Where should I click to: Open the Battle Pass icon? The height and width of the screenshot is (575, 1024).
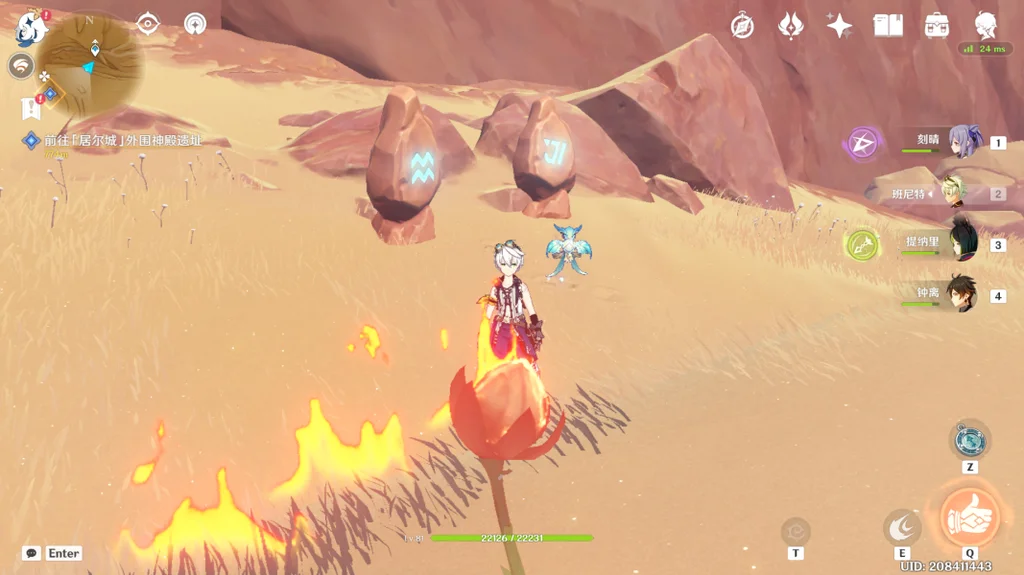tap(937, 26)
